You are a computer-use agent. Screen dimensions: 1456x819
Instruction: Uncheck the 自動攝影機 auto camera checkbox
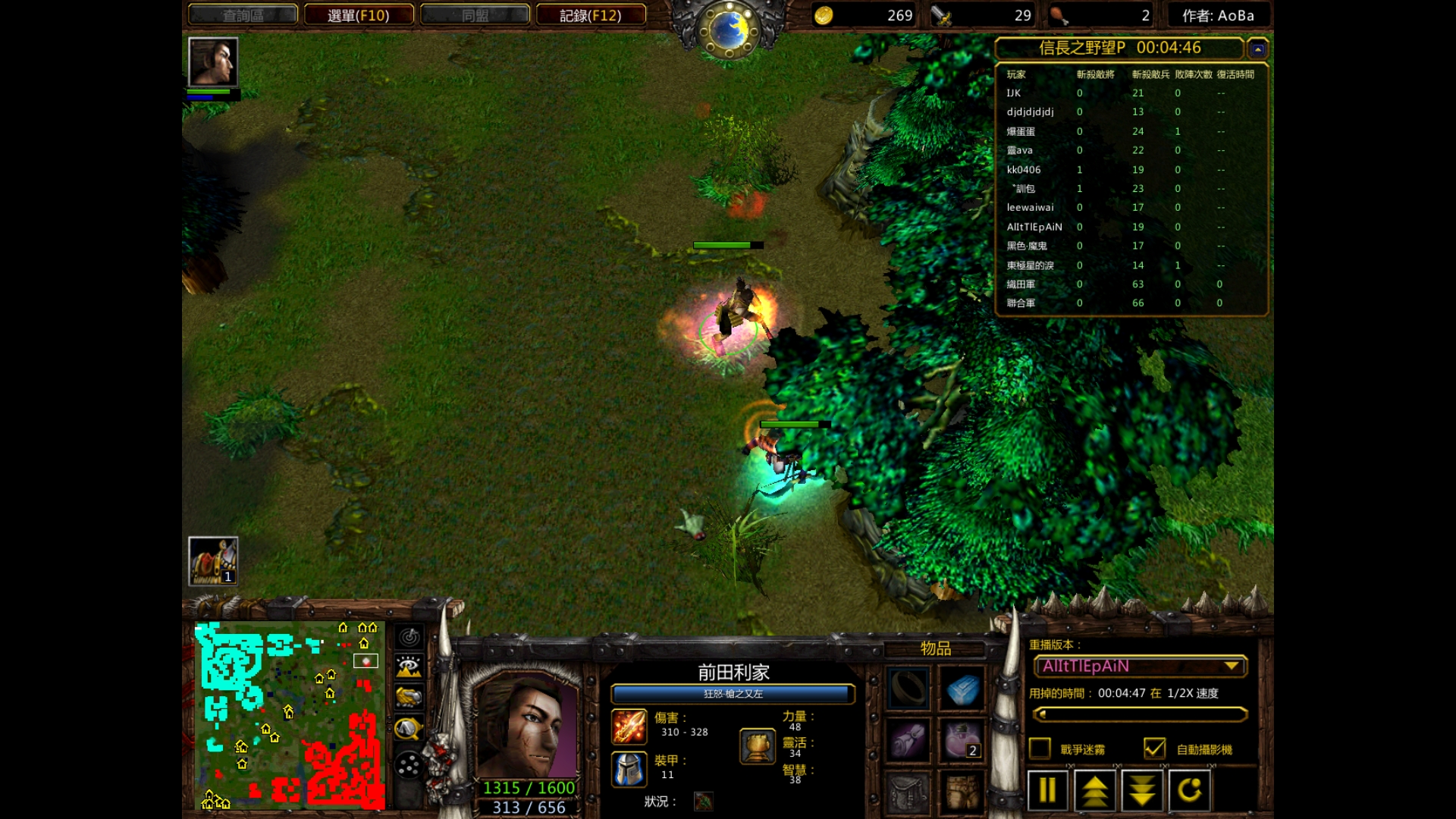[x=1154, y=748]
